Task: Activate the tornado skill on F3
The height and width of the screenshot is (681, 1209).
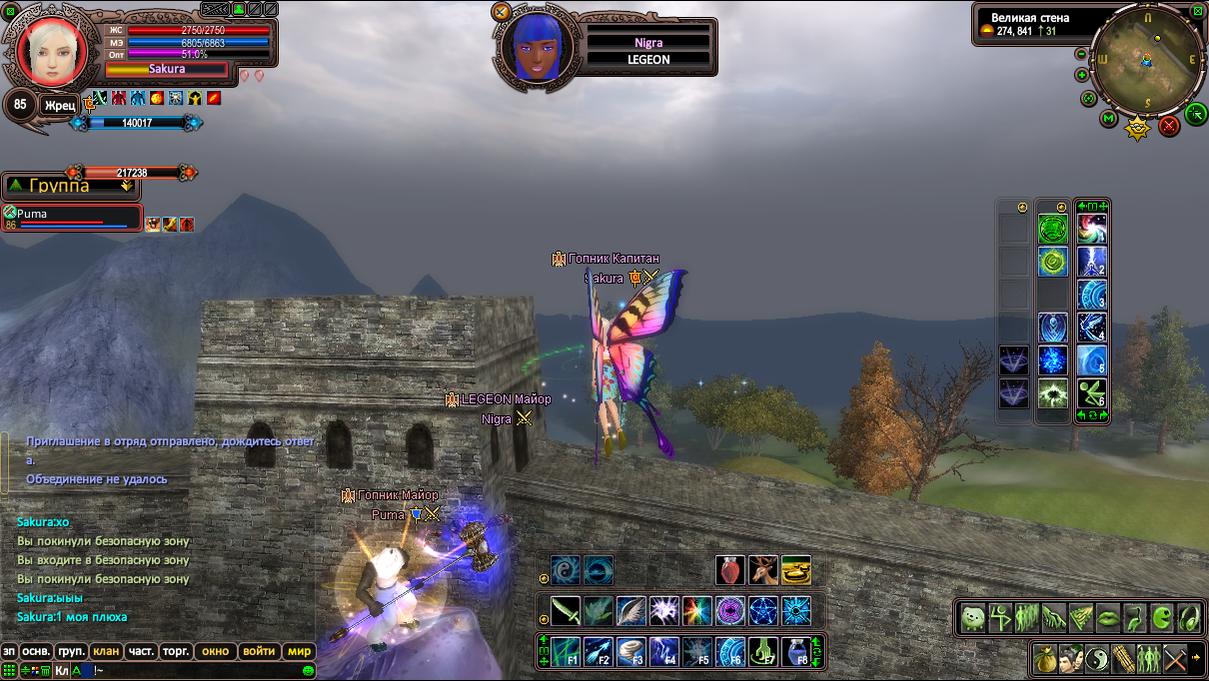Action: [631, 652]
